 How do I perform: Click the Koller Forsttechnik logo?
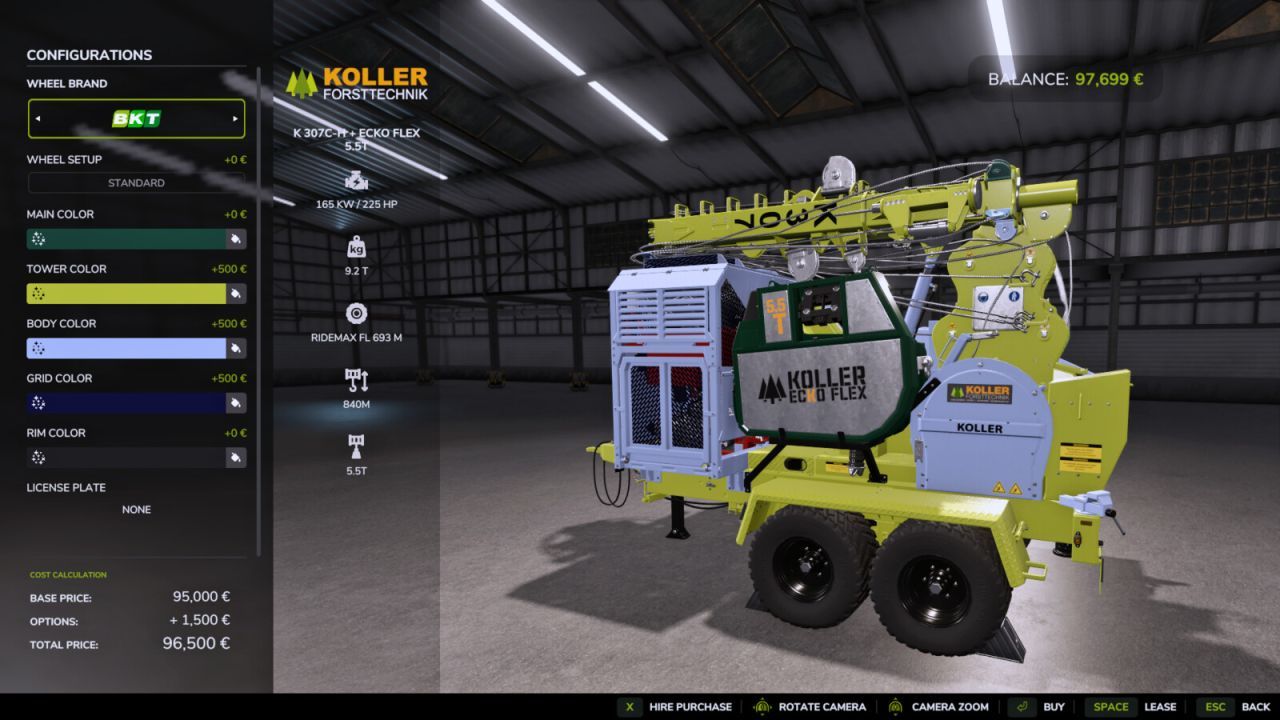[360, 84]
